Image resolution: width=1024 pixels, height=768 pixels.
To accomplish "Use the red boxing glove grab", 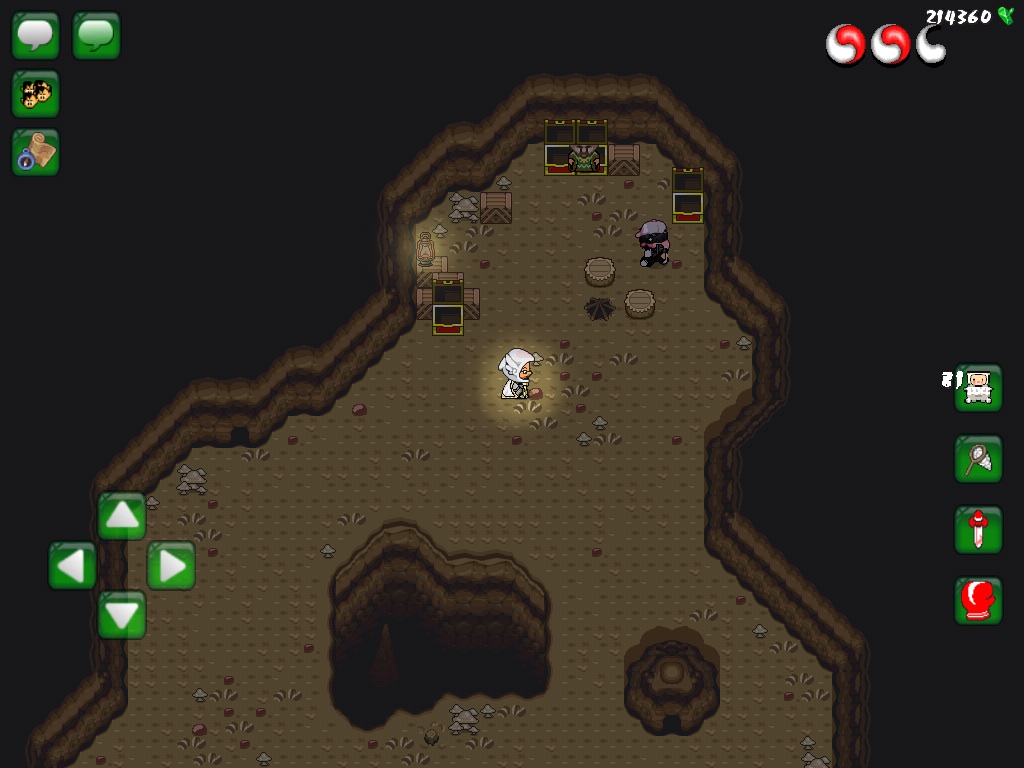I will pyautogui.click(x=978, y=601).
